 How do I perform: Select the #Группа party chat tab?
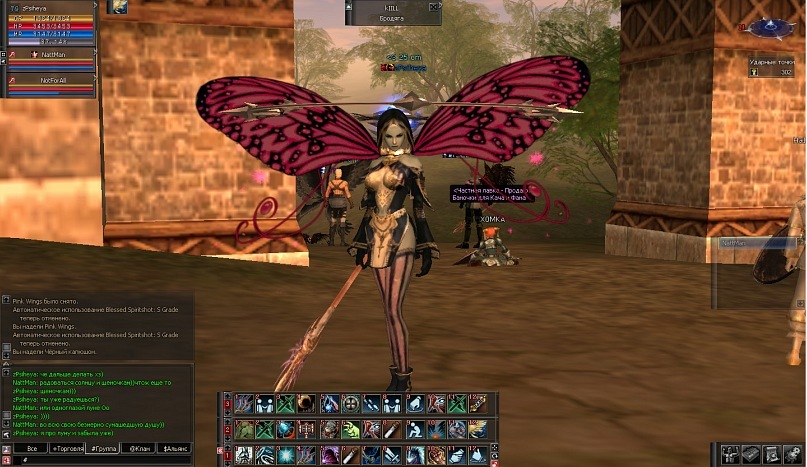click(103, 450)
